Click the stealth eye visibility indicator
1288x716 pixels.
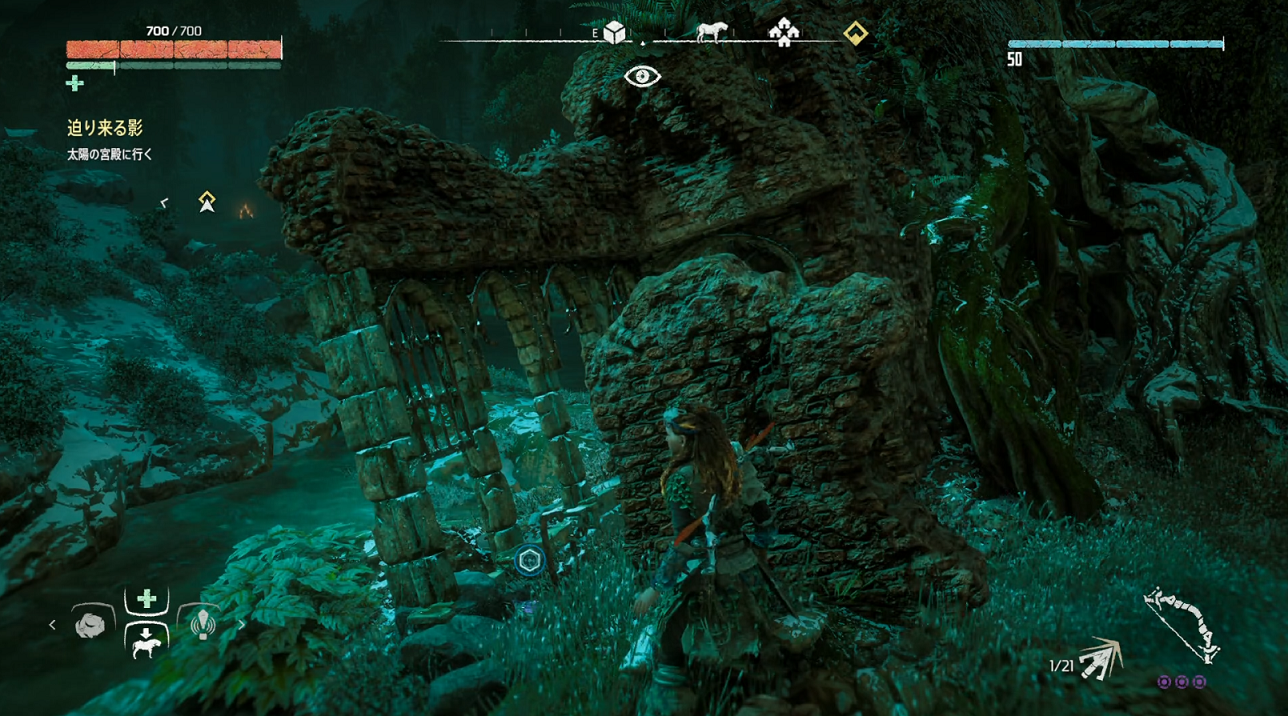click(x=642, y=76)
